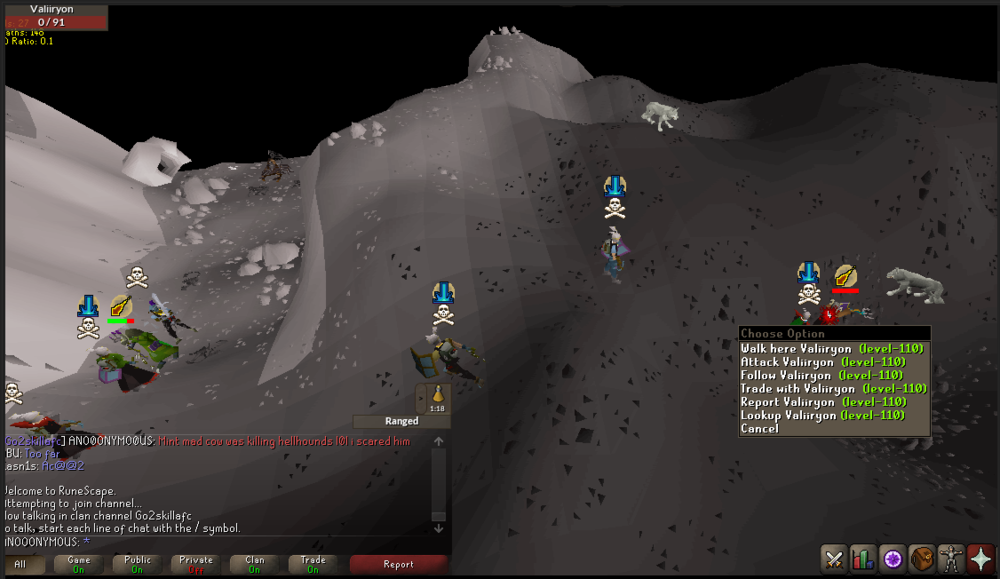Open the backpack inventory tab
Screen dimensions: 1000x579
[922, 558]
